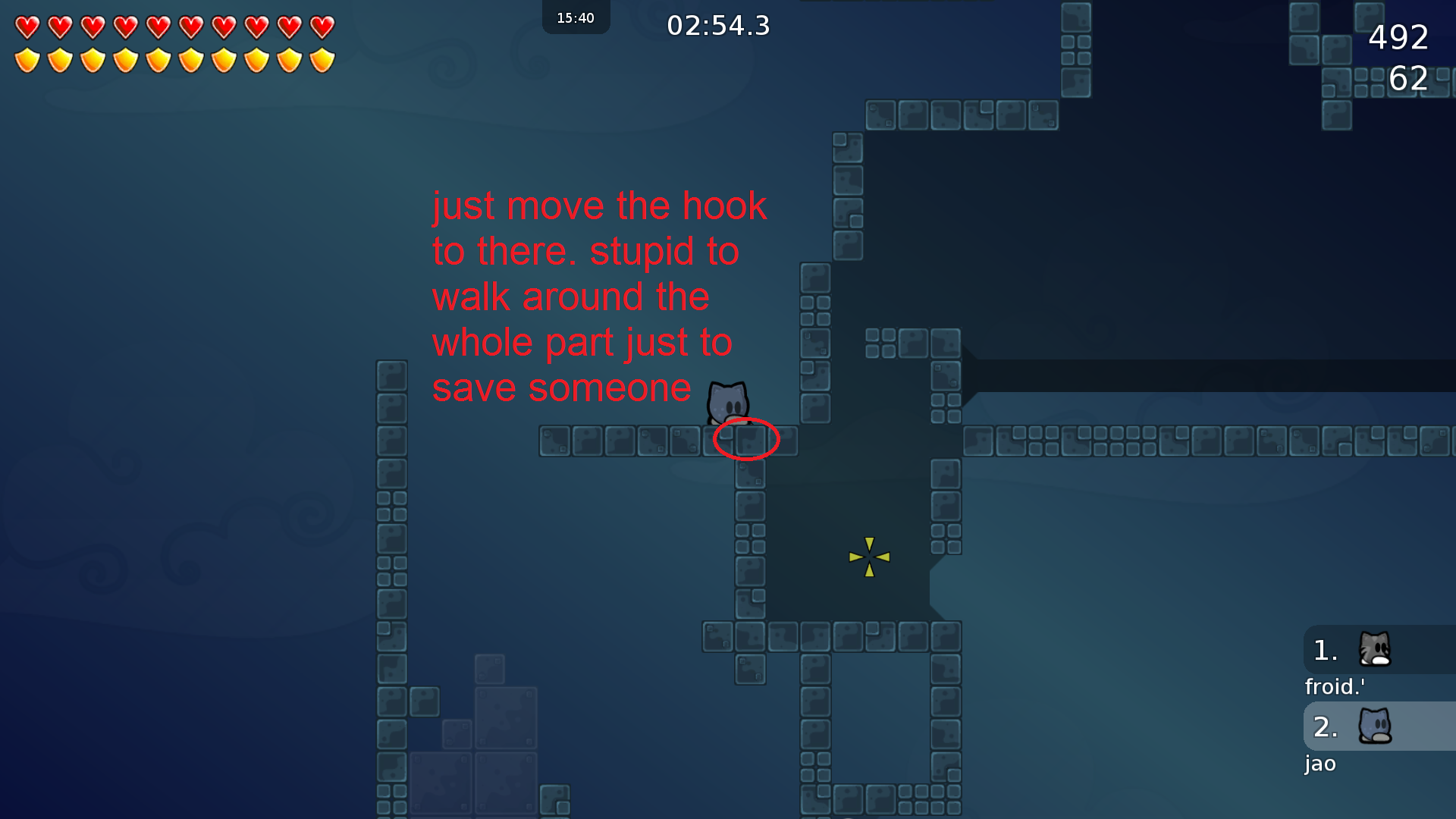1456x819 pixels.
Task: Click the yellow crosshair cursor marker
Action: (x=869, y=557)
